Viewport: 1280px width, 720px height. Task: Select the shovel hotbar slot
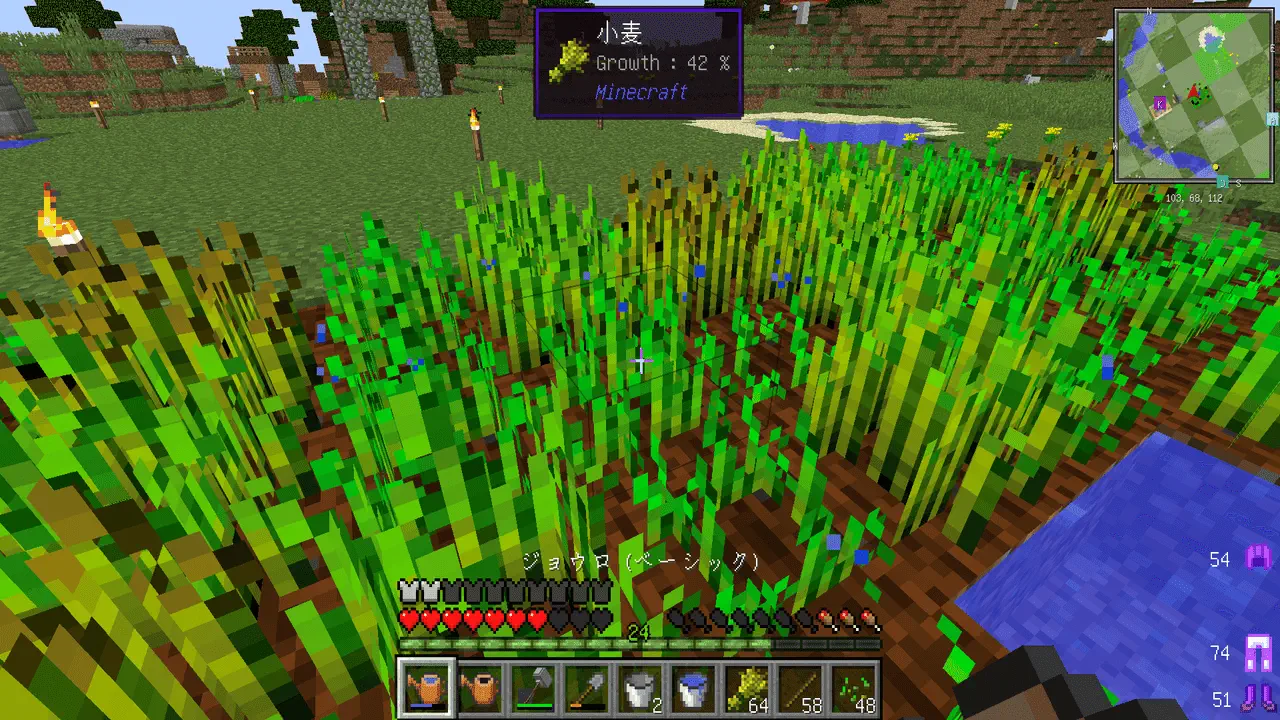pyautogui.click(x=586, y=688)
